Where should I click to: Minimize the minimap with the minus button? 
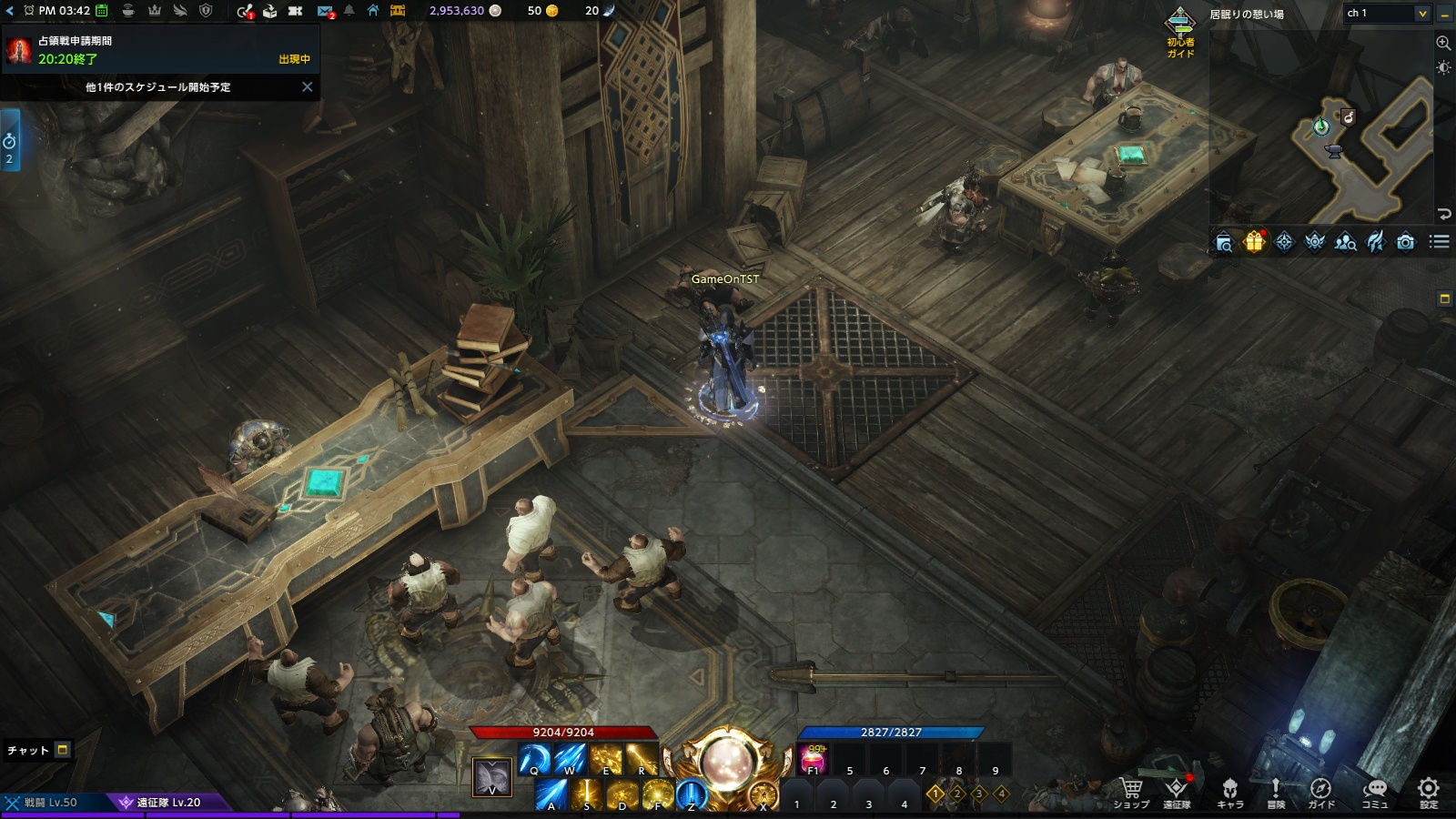tap(1444, 14)
